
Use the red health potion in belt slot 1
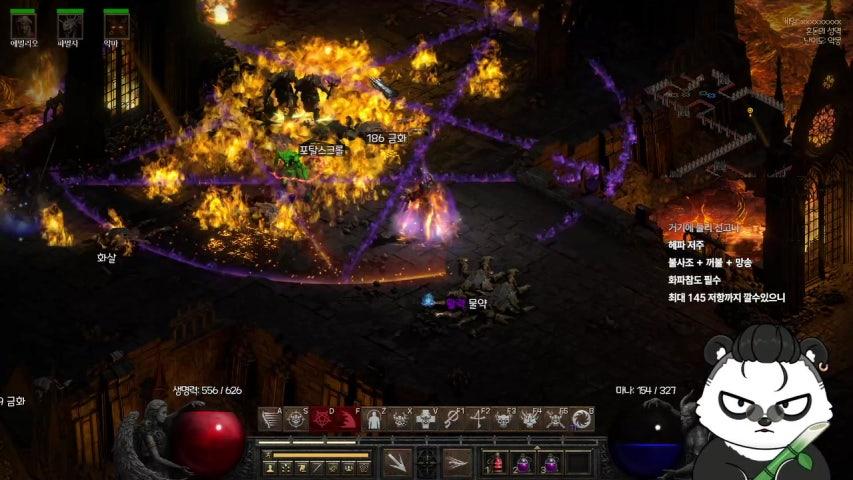click(x=497, y=463)
